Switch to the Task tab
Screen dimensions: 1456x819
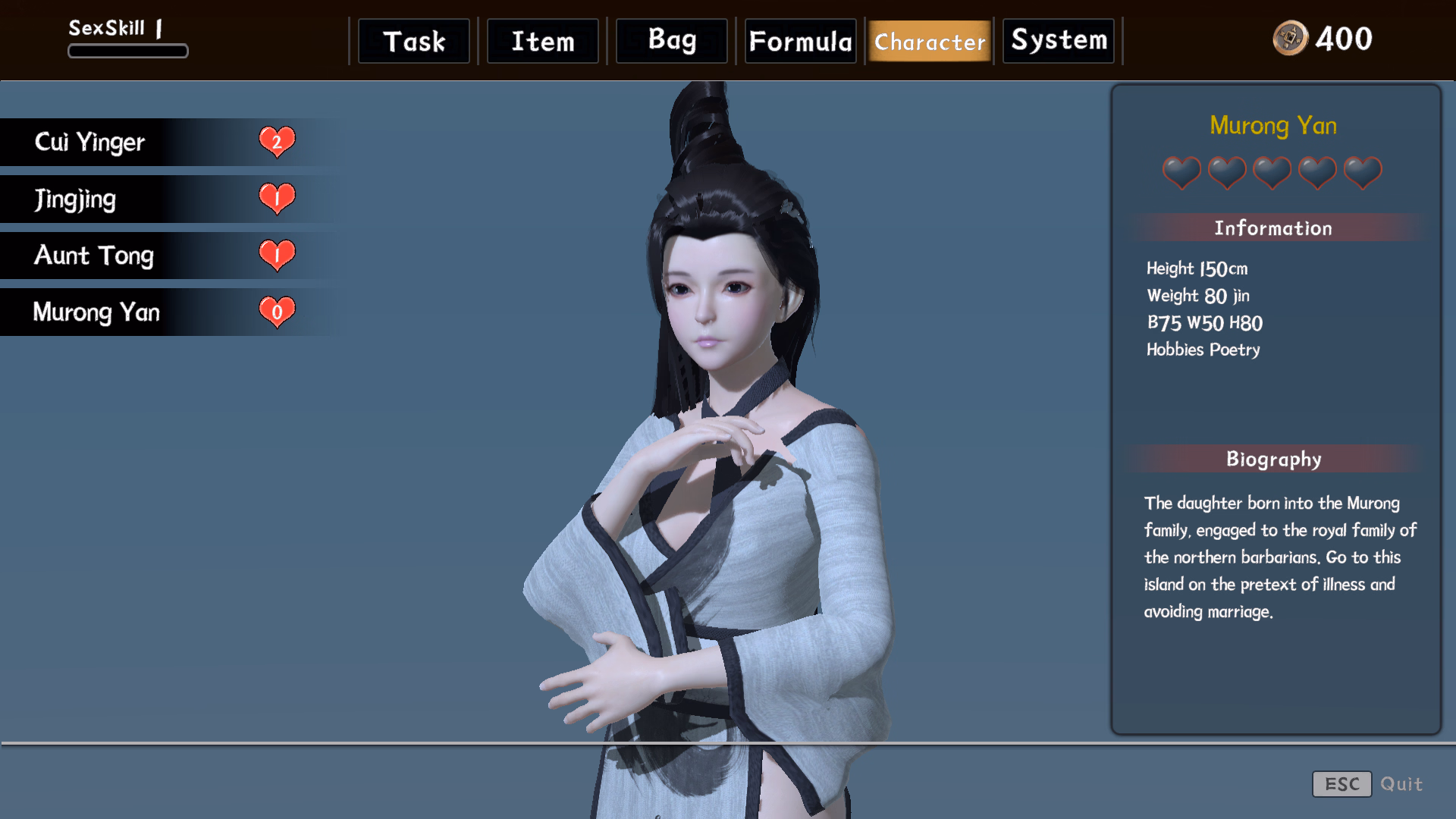413,41
